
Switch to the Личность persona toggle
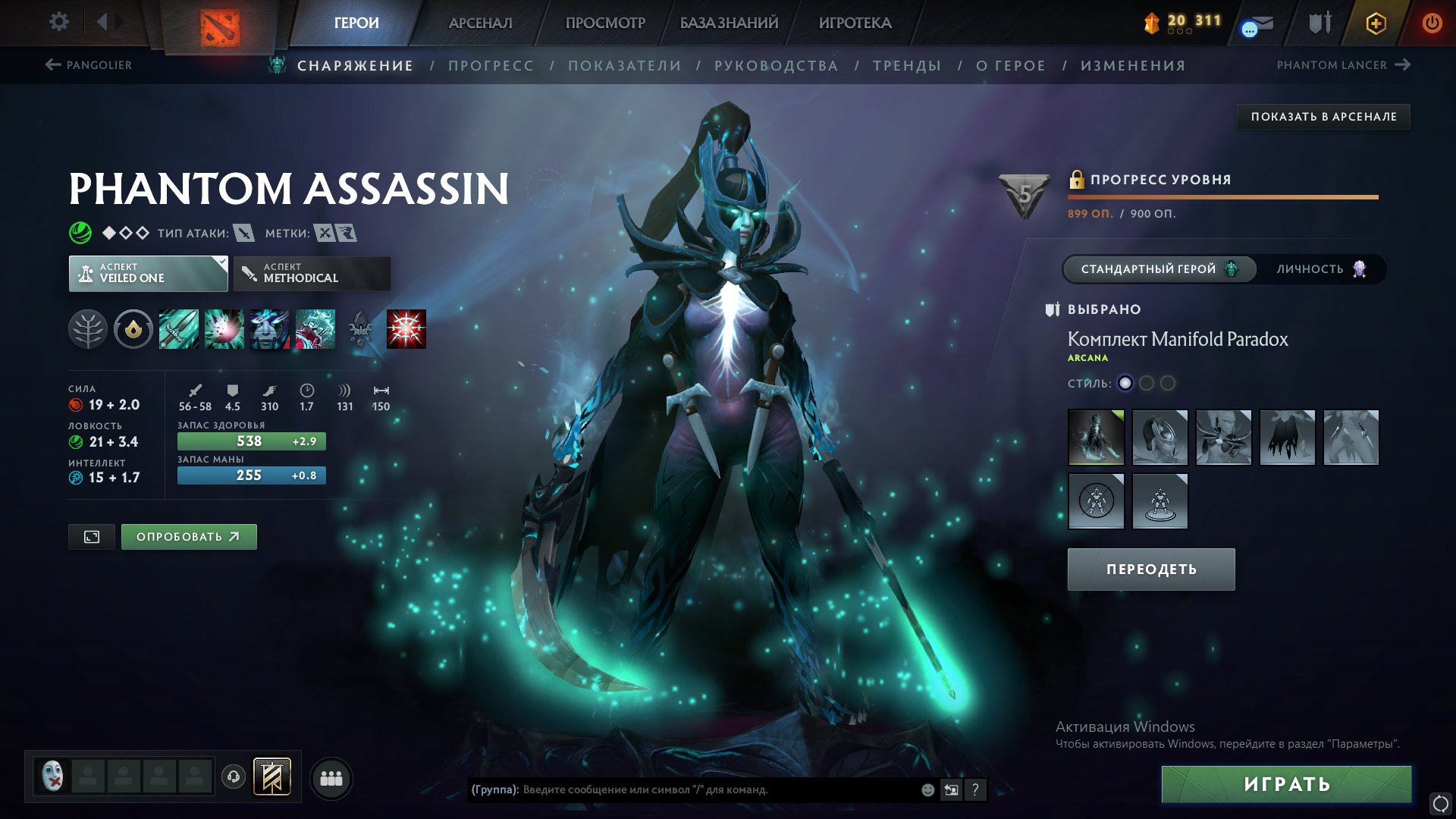click(1320, 269)
